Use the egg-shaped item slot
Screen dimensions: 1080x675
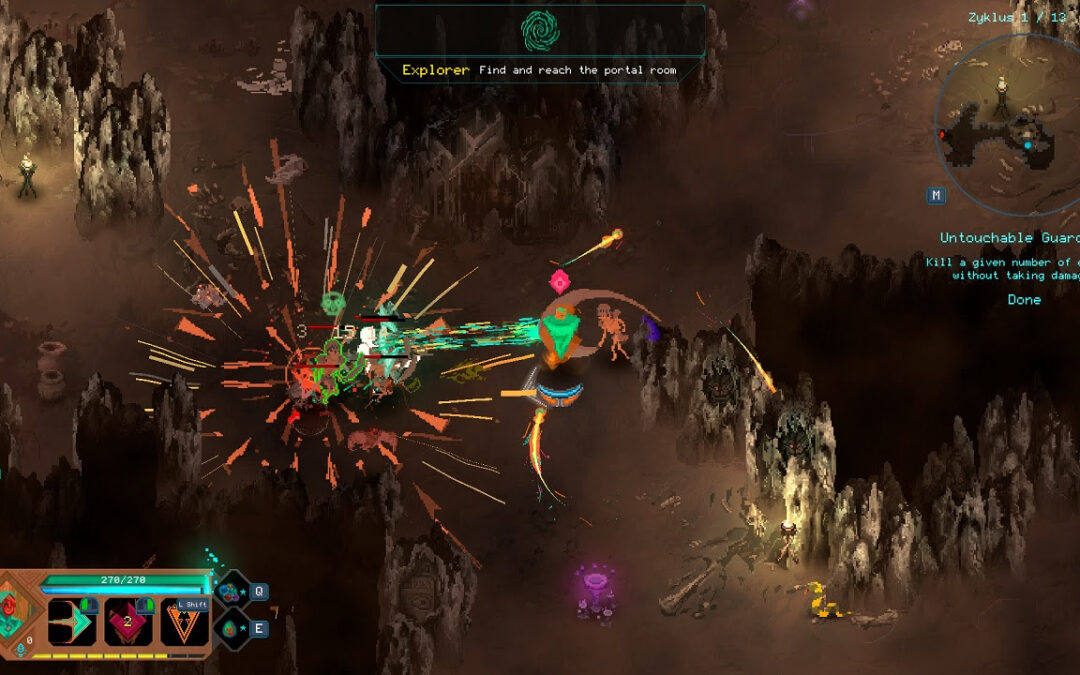click(232, 629)
